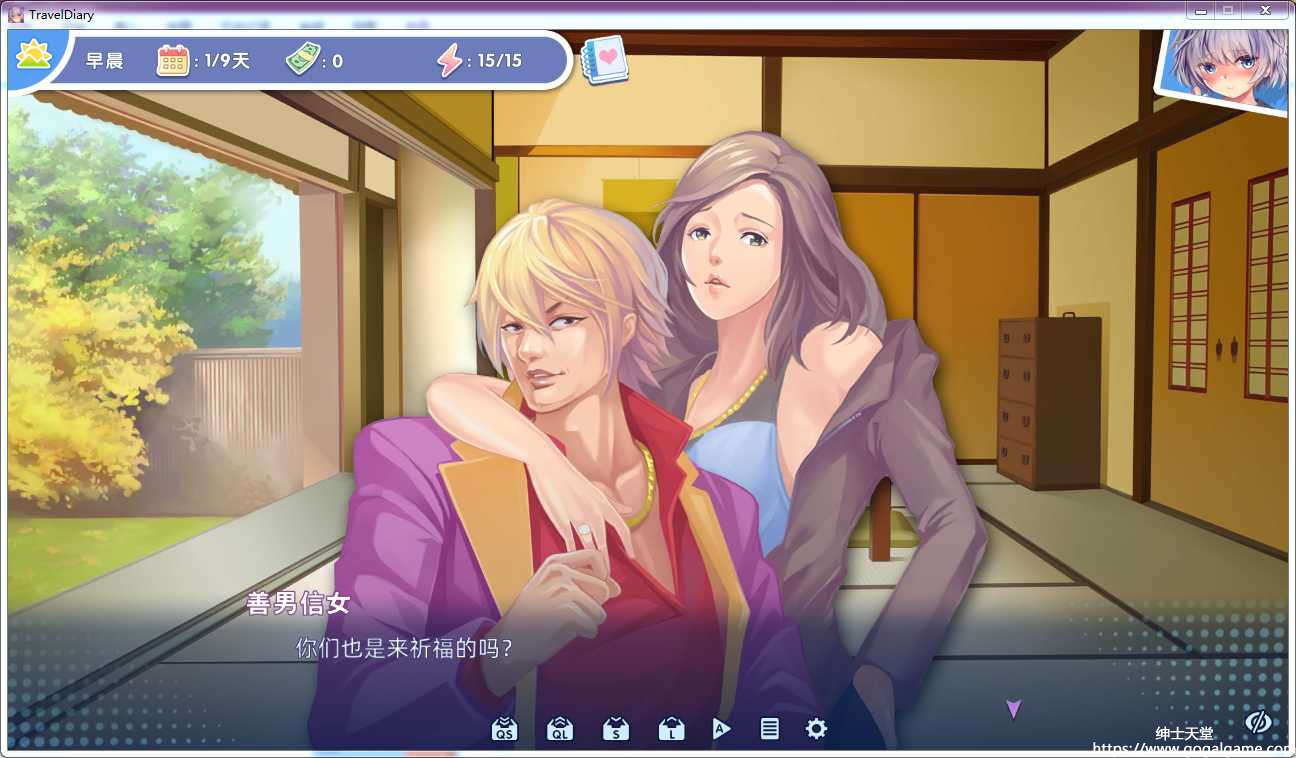Image resolution: width=1296 pixels, height=758 pixels.
Task: Hide the dialogue box with the eye icon
Action: click(x=1257, y=721)
